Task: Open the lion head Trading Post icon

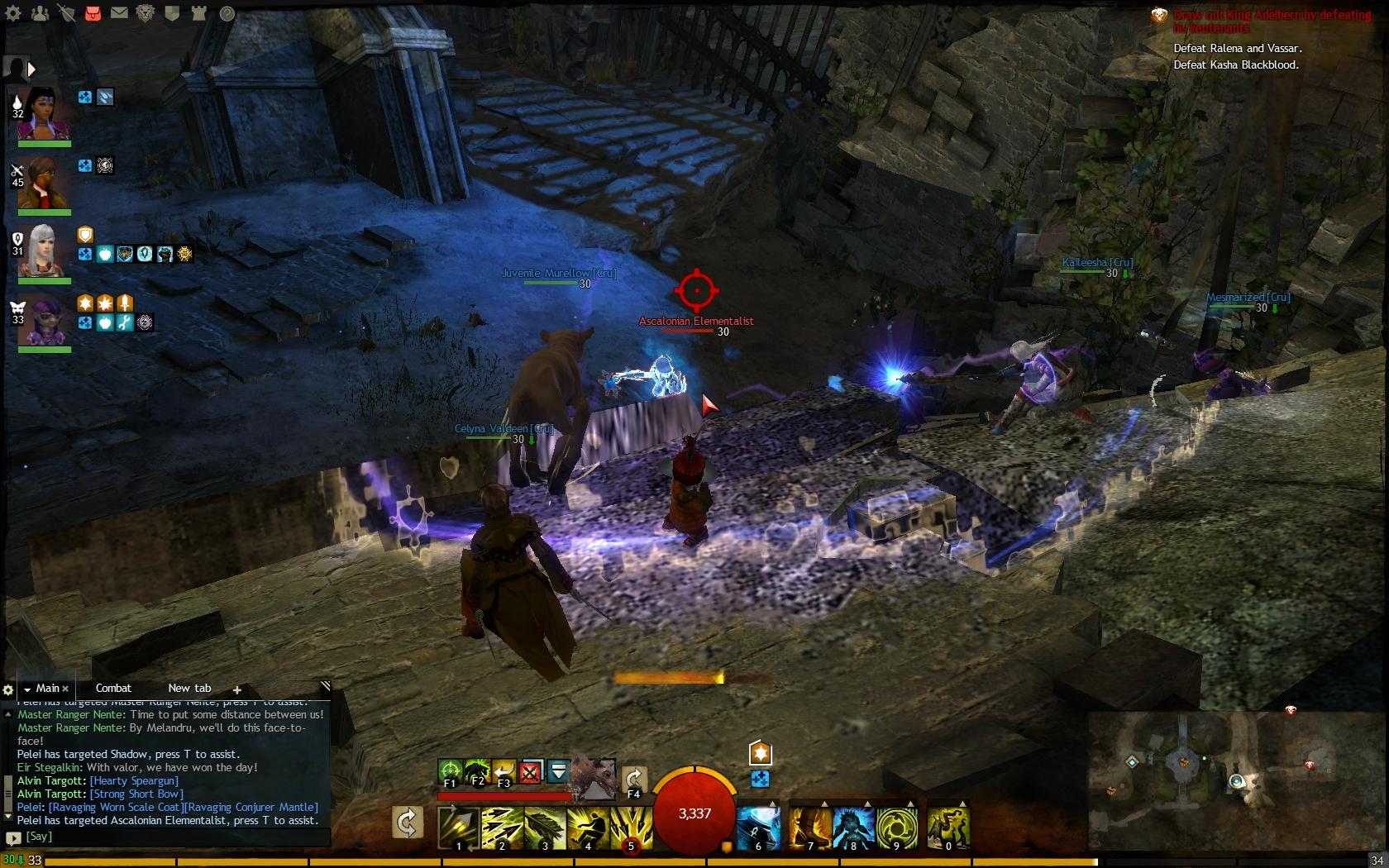Action: coord(146,13)
